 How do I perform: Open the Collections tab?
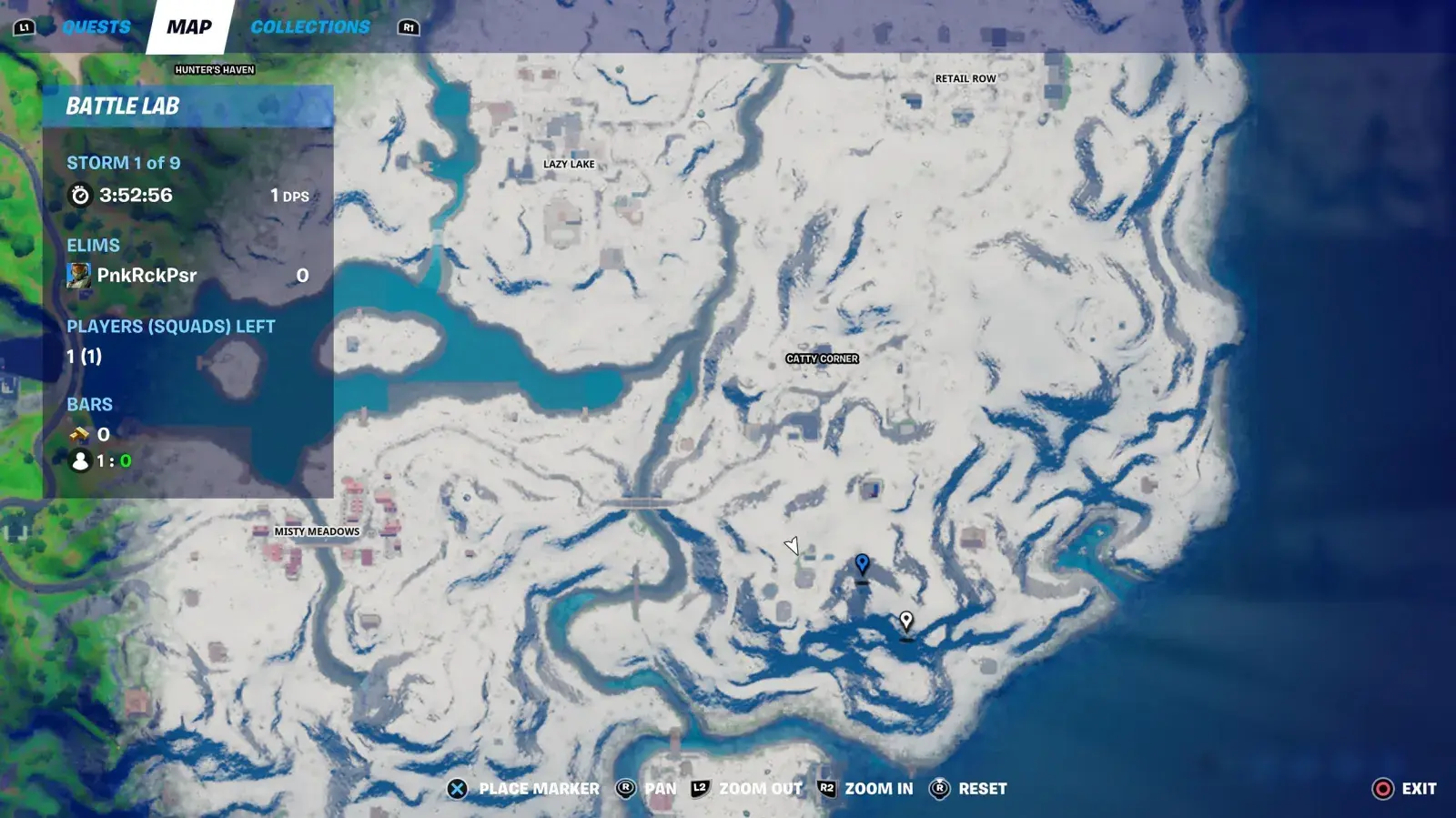pos(310,27)
